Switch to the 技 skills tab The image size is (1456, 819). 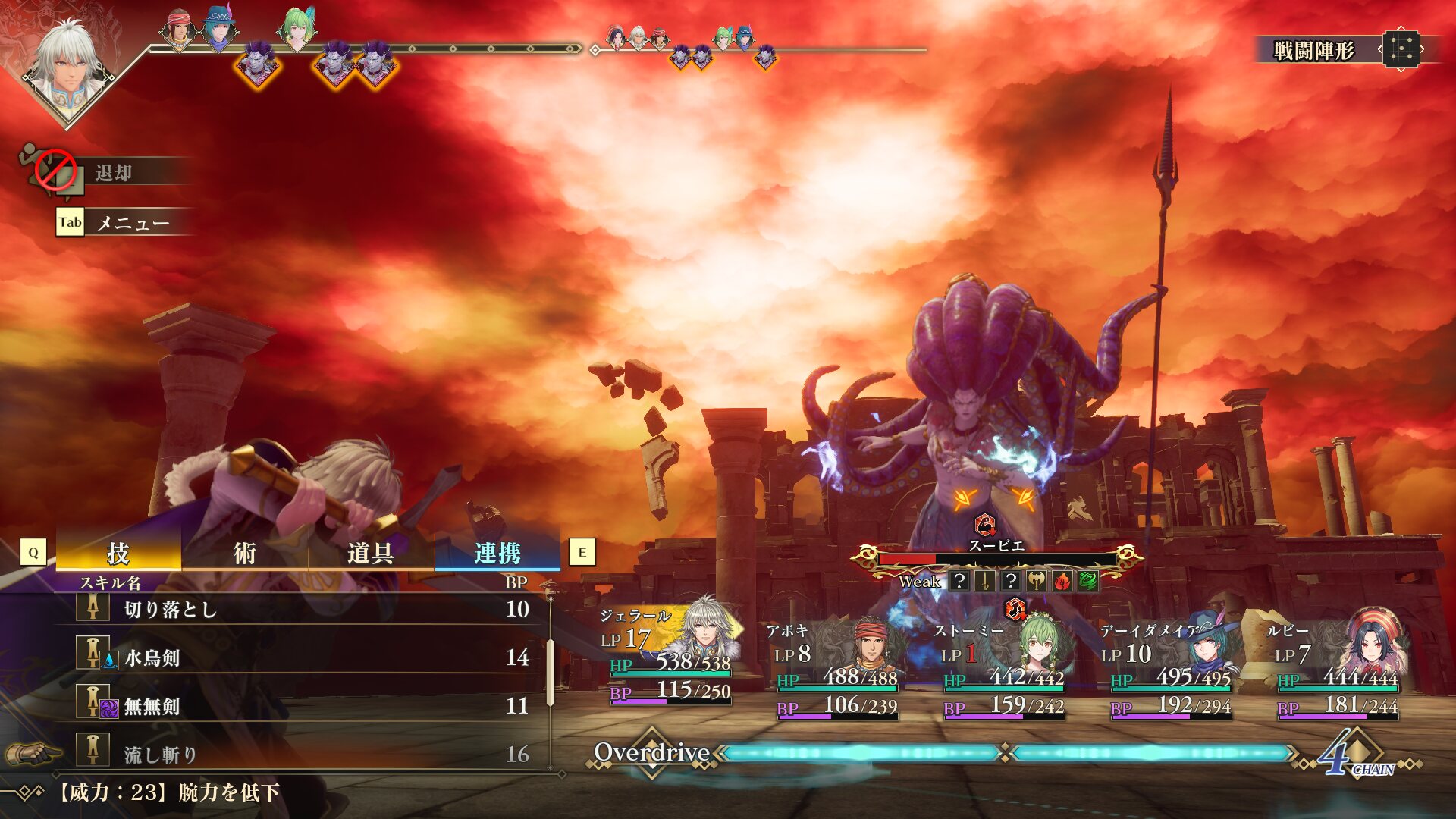[118, 553]
